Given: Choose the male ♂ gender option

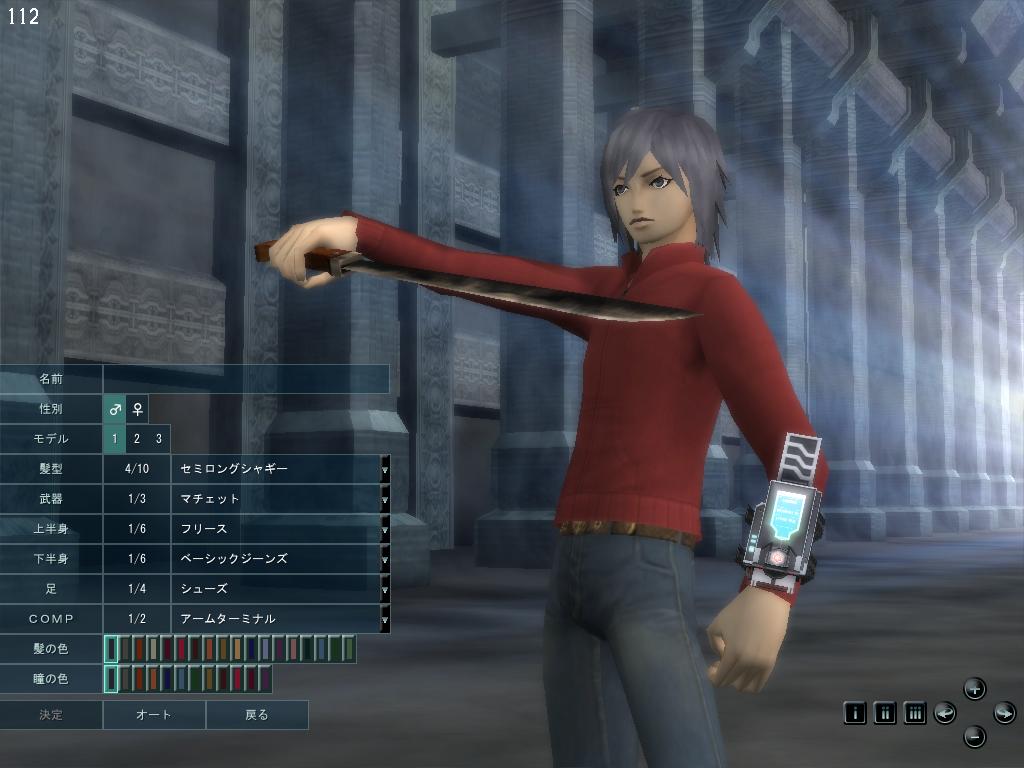Looking at the screenshot, I should pos(115,409).
